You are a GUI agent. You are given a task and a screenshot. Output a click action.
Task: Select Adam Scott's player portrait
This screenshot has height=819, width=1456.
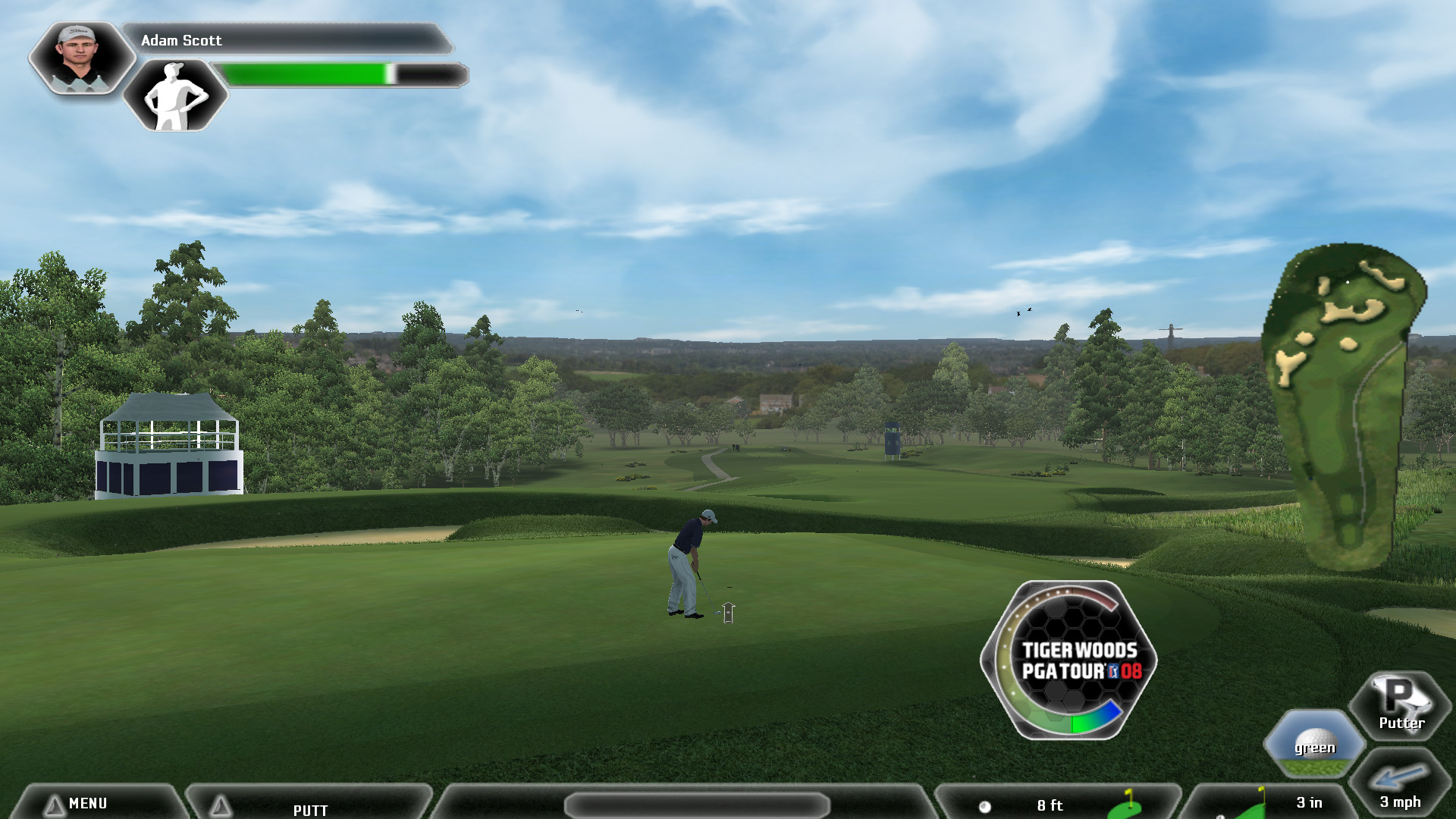pyautogui.click(x=81, y=57)
